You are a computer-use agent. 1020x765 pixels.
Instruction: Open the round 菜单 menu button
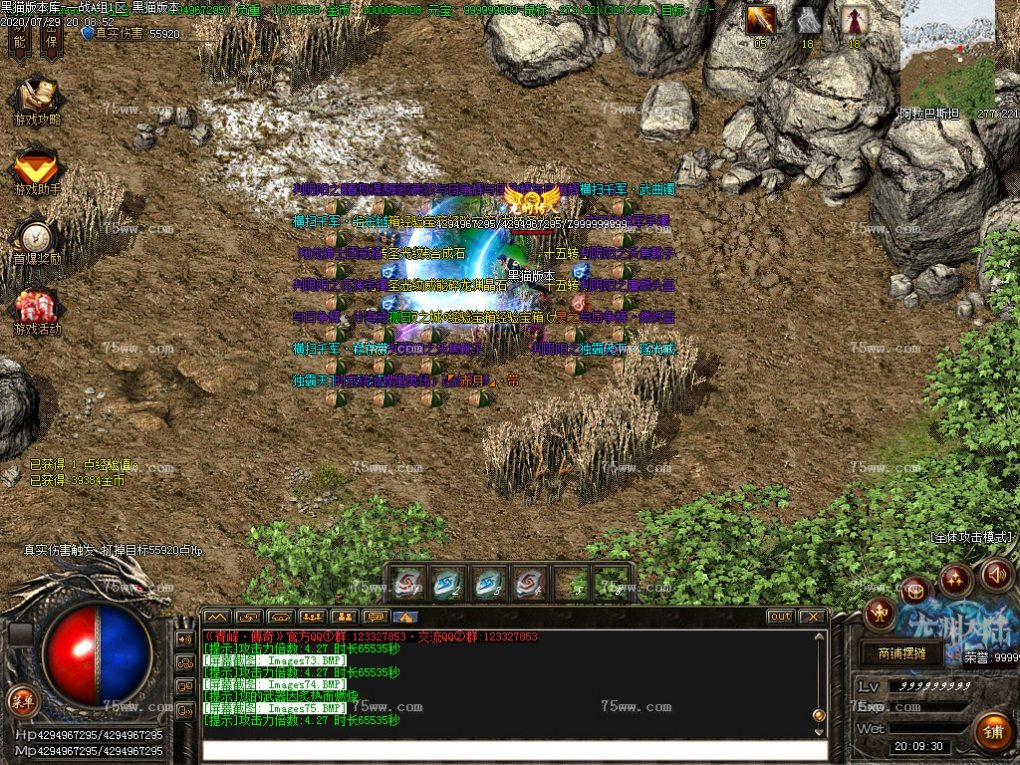[x=20, y=697]
